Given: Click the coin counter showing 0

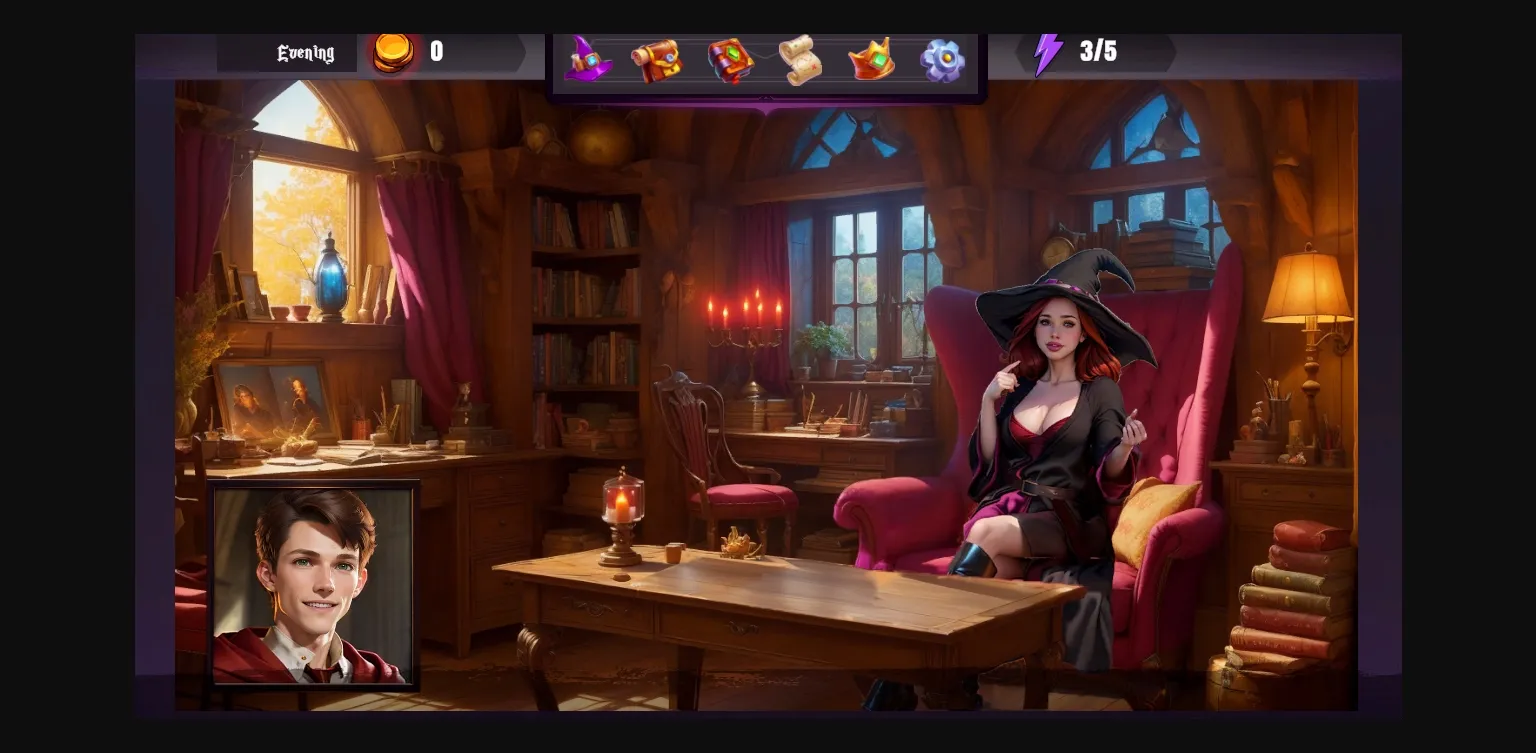Looking at the screenshot, I should 437,52.
